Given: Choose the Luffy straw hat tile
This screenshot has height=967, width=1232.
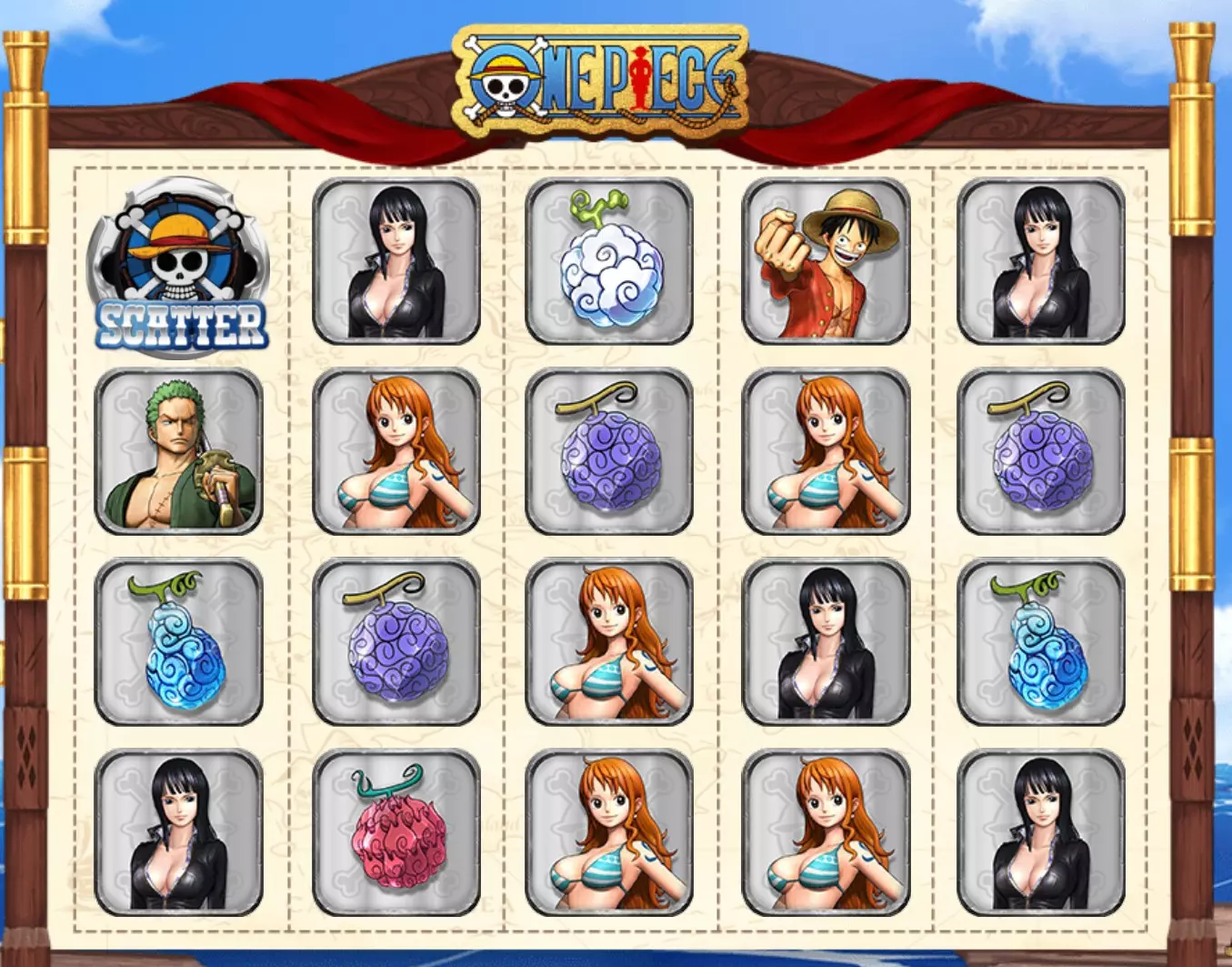Looking at the screenshot, I should tap(826, 261).
